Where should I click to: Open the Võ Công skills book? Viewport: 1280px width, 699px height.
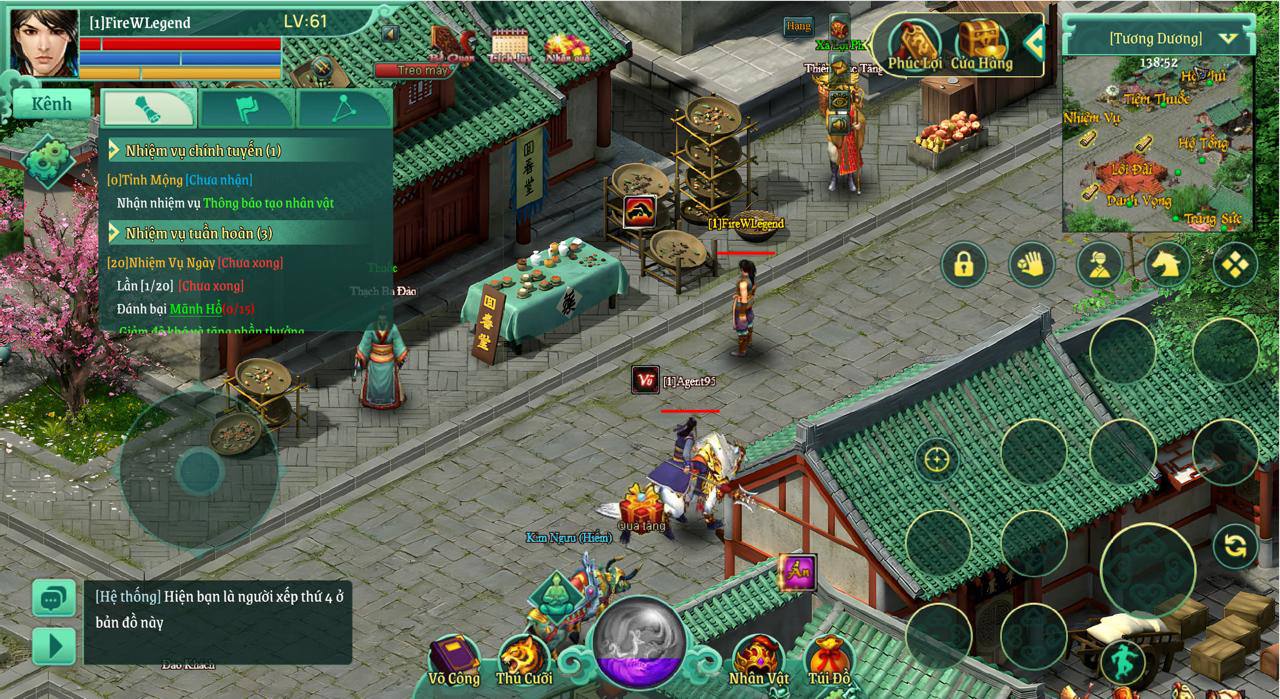454,661
